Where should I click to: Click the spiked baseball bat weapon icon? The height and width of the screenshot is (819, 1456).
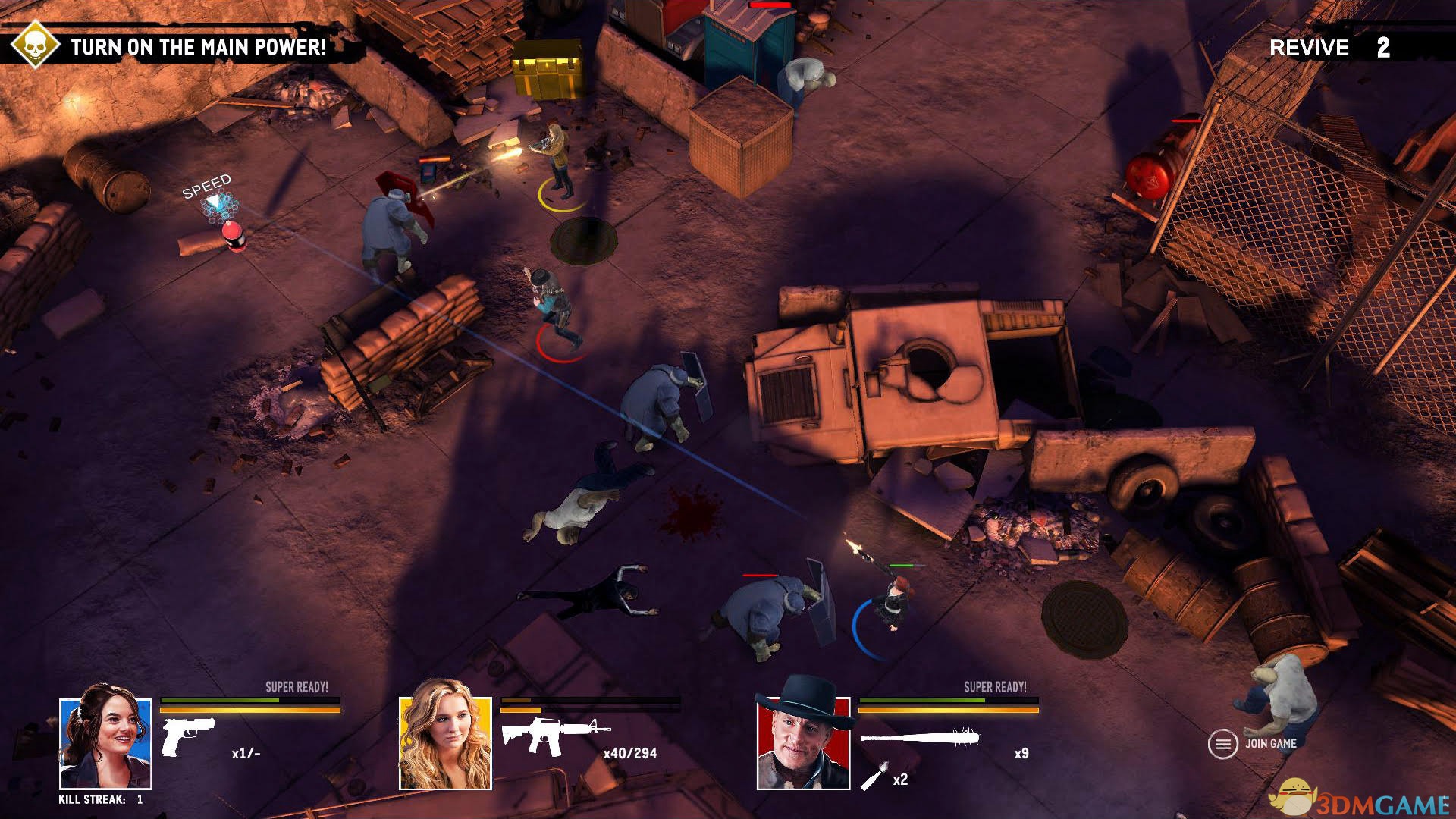point(920,737)
